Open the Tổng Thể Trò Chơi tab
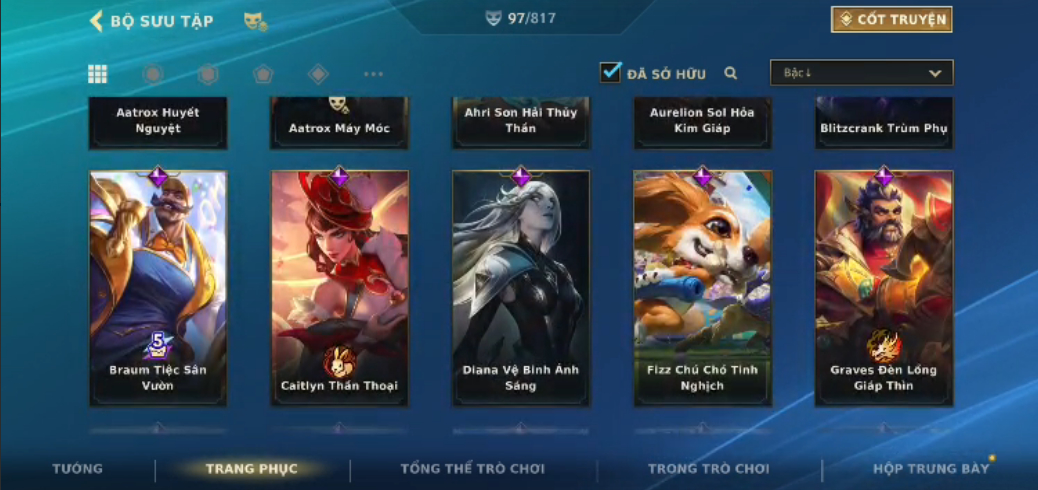Screen dimensions: 1038x490 tap(473, 469)
